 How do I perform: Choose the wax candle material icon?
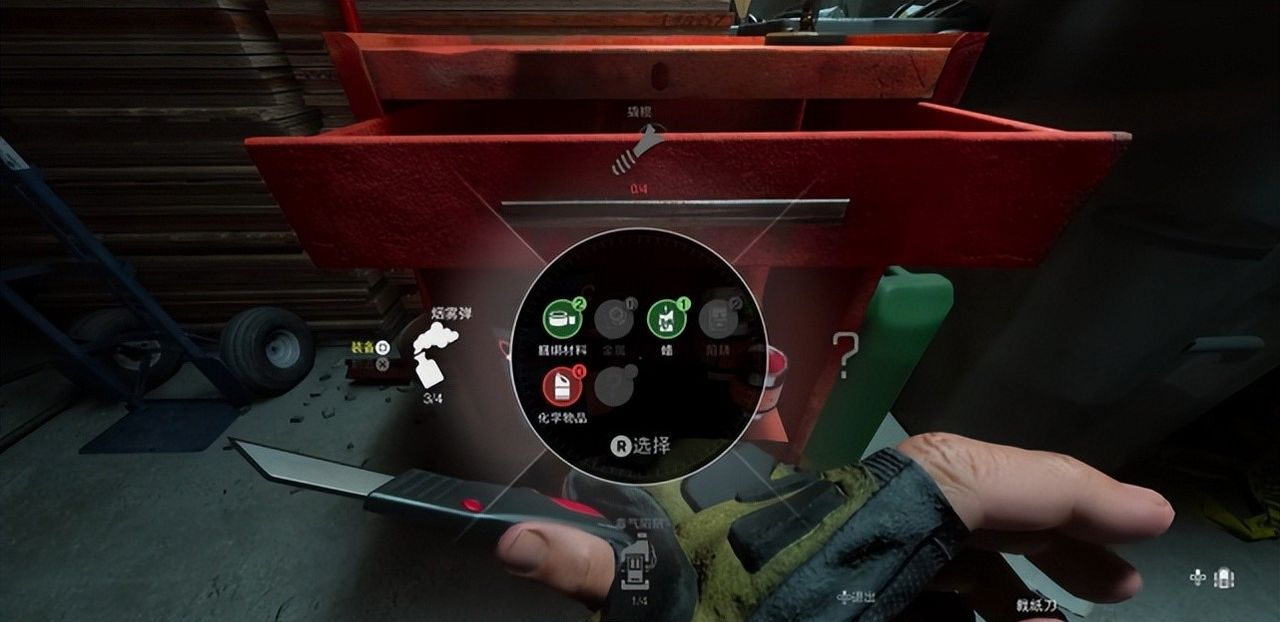[666, 319]
